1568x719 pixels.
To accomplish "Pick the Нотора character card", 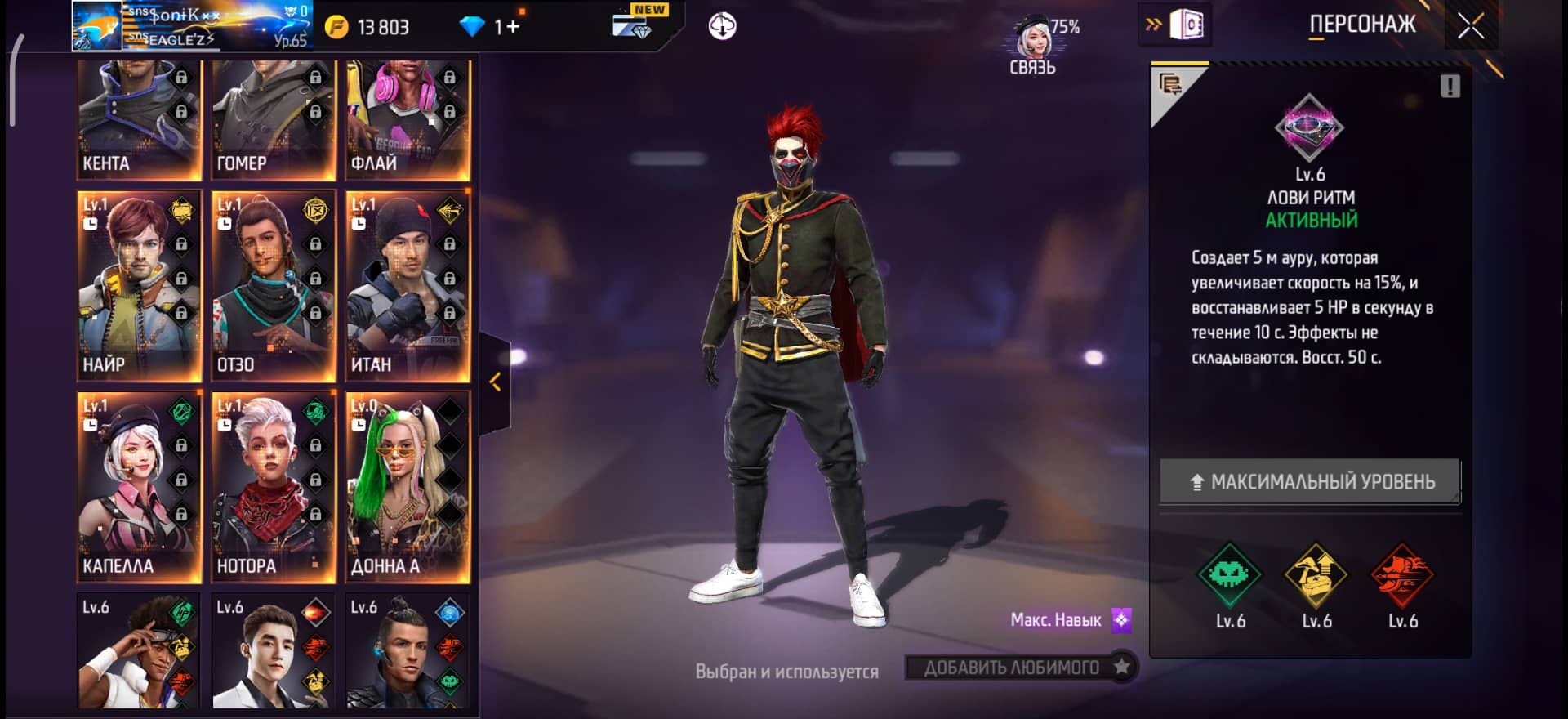I will pyautogui.click(x=273, y=487).
